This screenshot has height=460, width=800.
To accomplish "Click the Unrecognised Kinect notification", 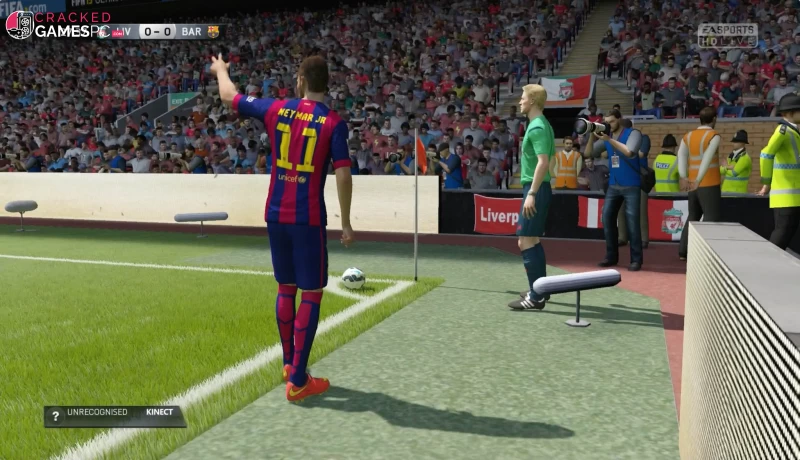I will [x=114, y=416].
